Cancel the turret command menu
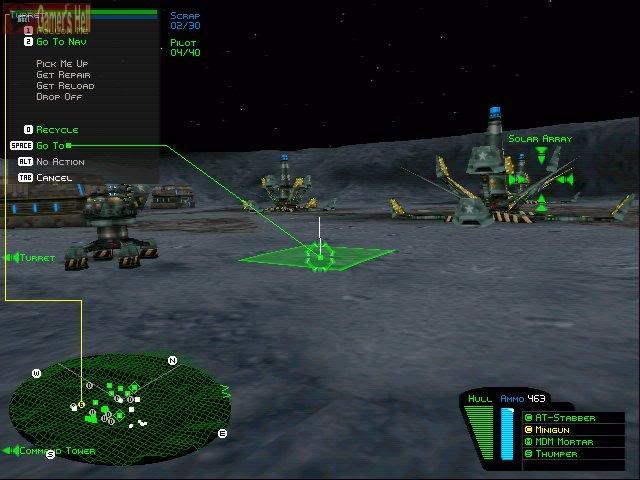This screenshot has width=640, height=480. (x=54, y=178)
